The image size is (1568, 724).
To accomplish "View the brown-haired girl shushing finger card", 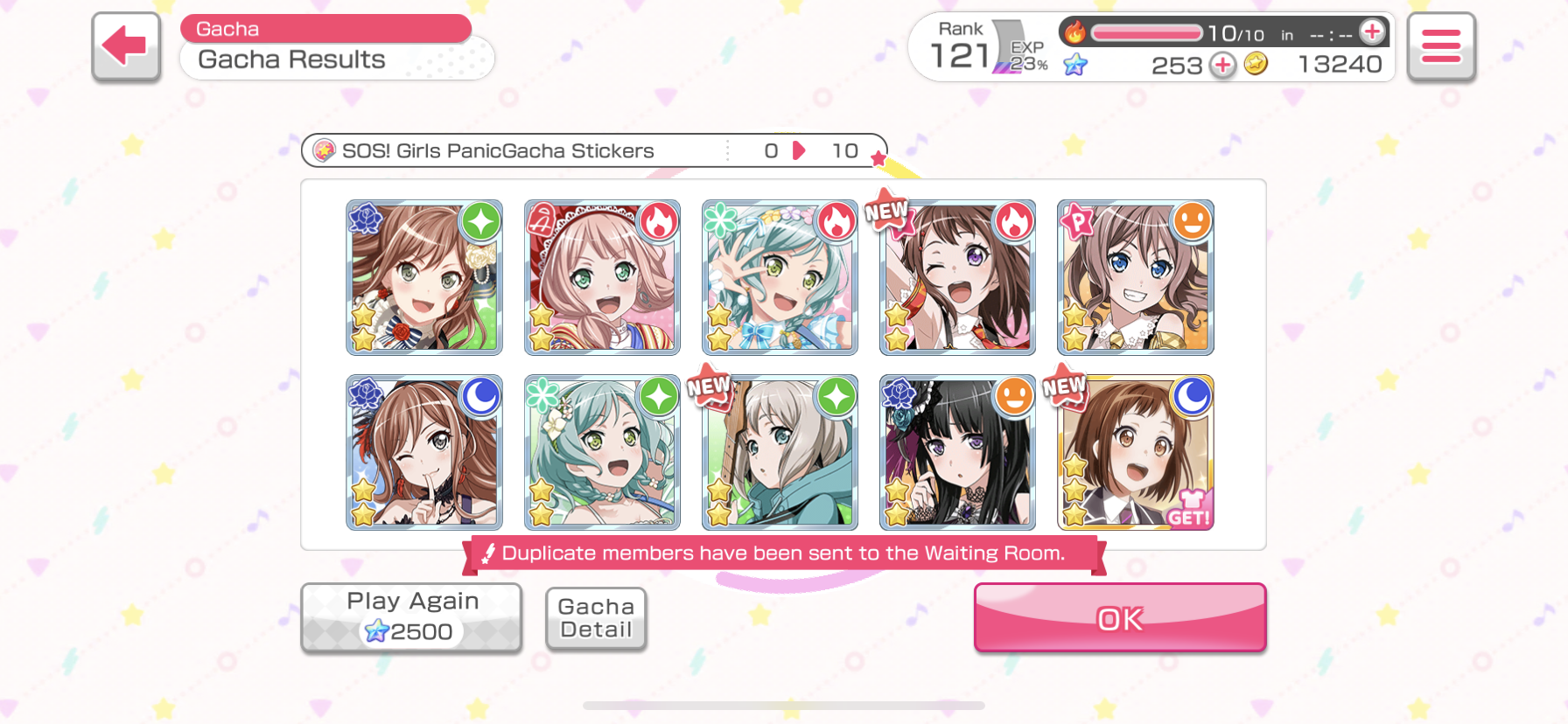I will tap(424, 453).
